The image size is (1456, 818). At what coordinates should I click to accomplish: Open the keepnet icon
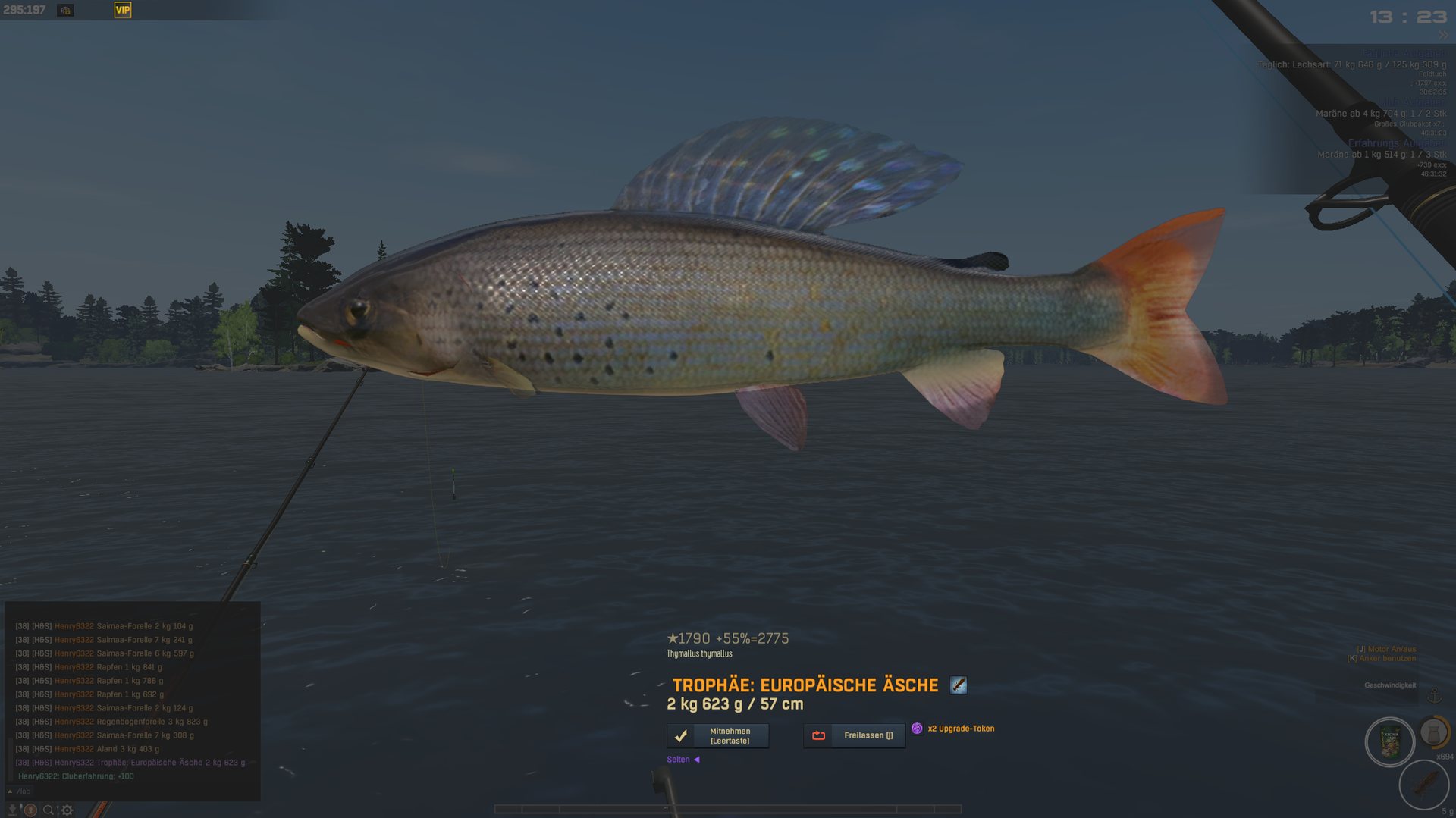click(x=1432, y=732)
